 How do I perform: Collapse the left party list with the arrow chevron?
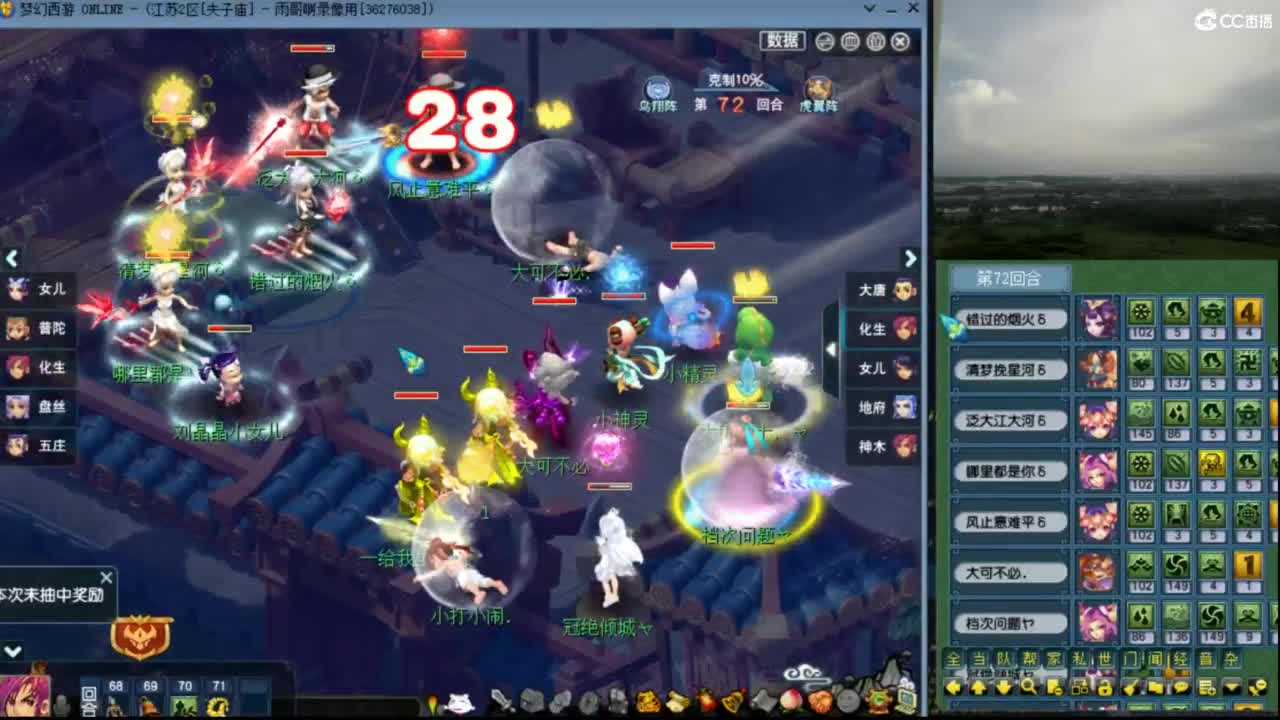(12, 259)
